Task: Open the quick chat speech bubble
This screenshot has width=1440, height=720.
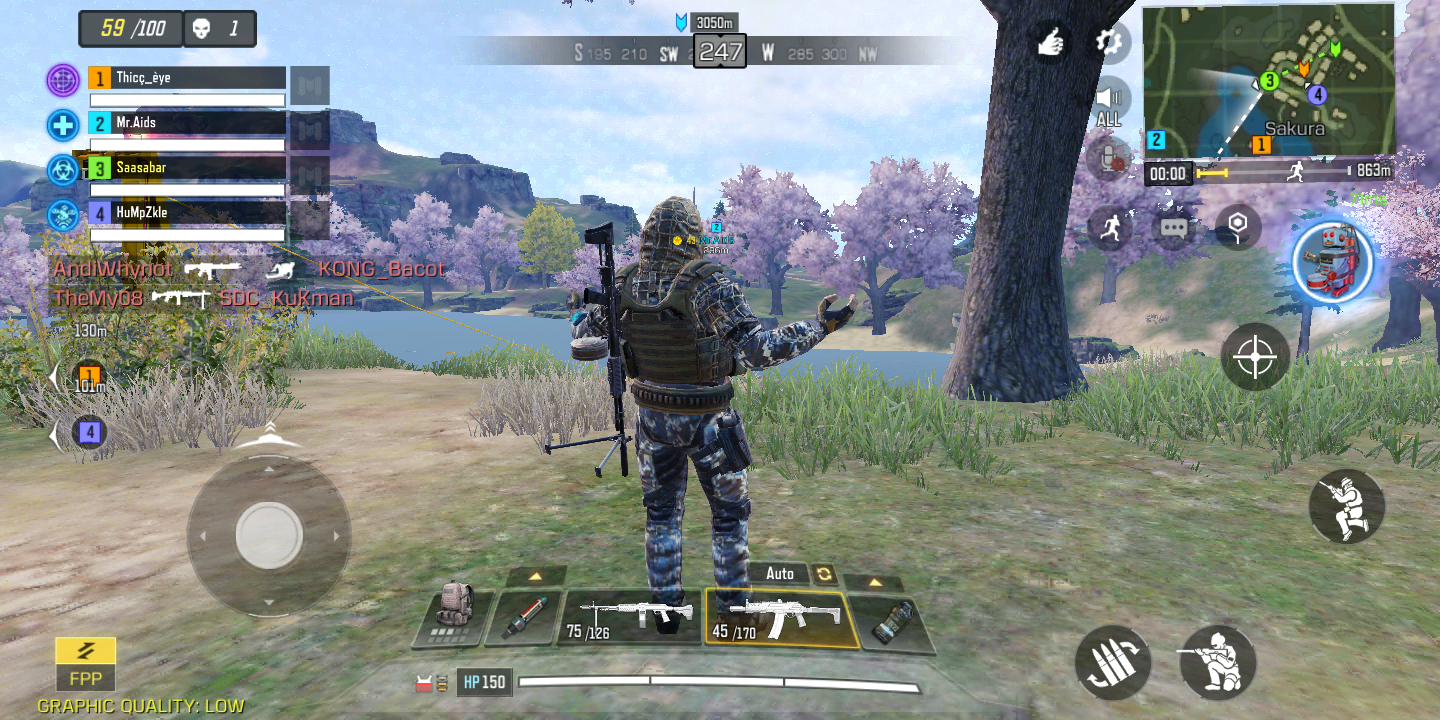Action: click(x=1173, y=228)
